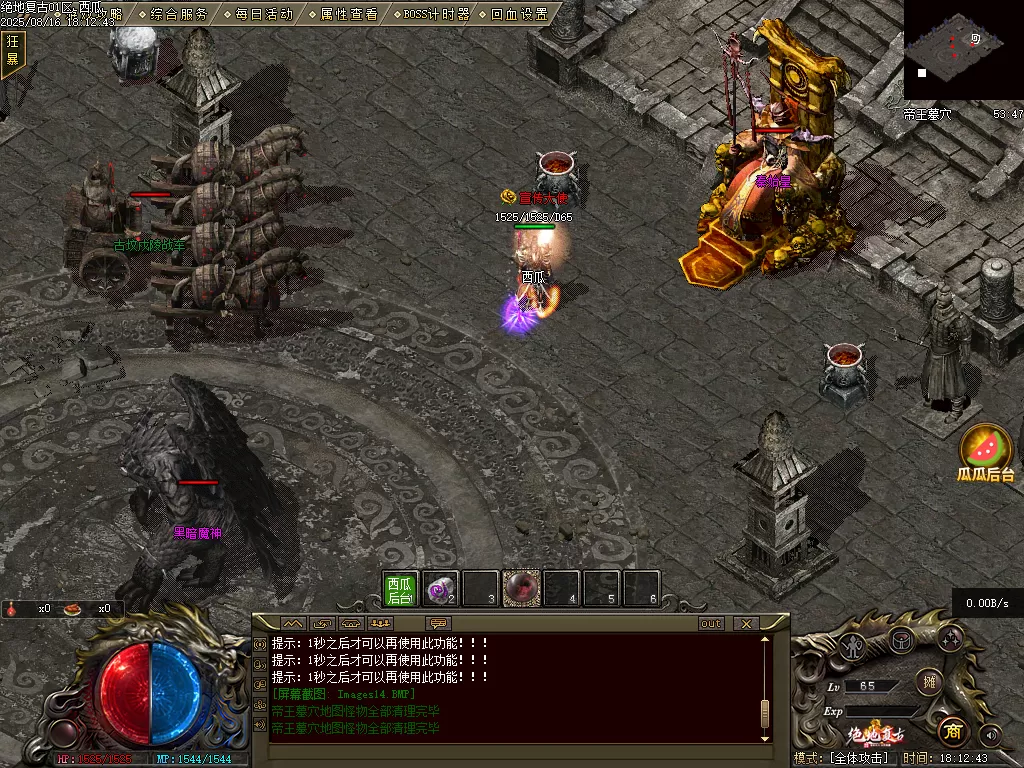The height and width of the screenshot is (768, 1024).
Task: Toggle the sound speaker icon
Action: click(990, 735)
